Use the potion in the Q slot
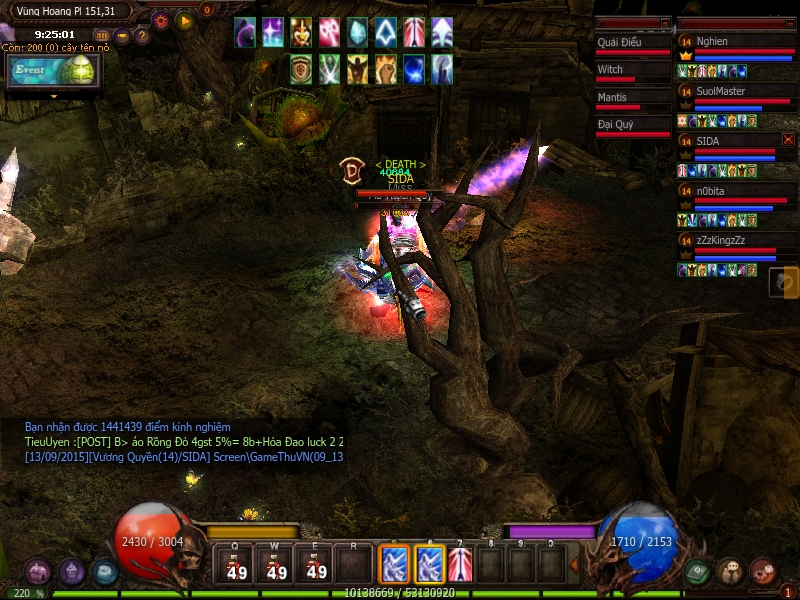Viewport: 800px width, 600px height. pyautogui.click(x=237, y=565)
